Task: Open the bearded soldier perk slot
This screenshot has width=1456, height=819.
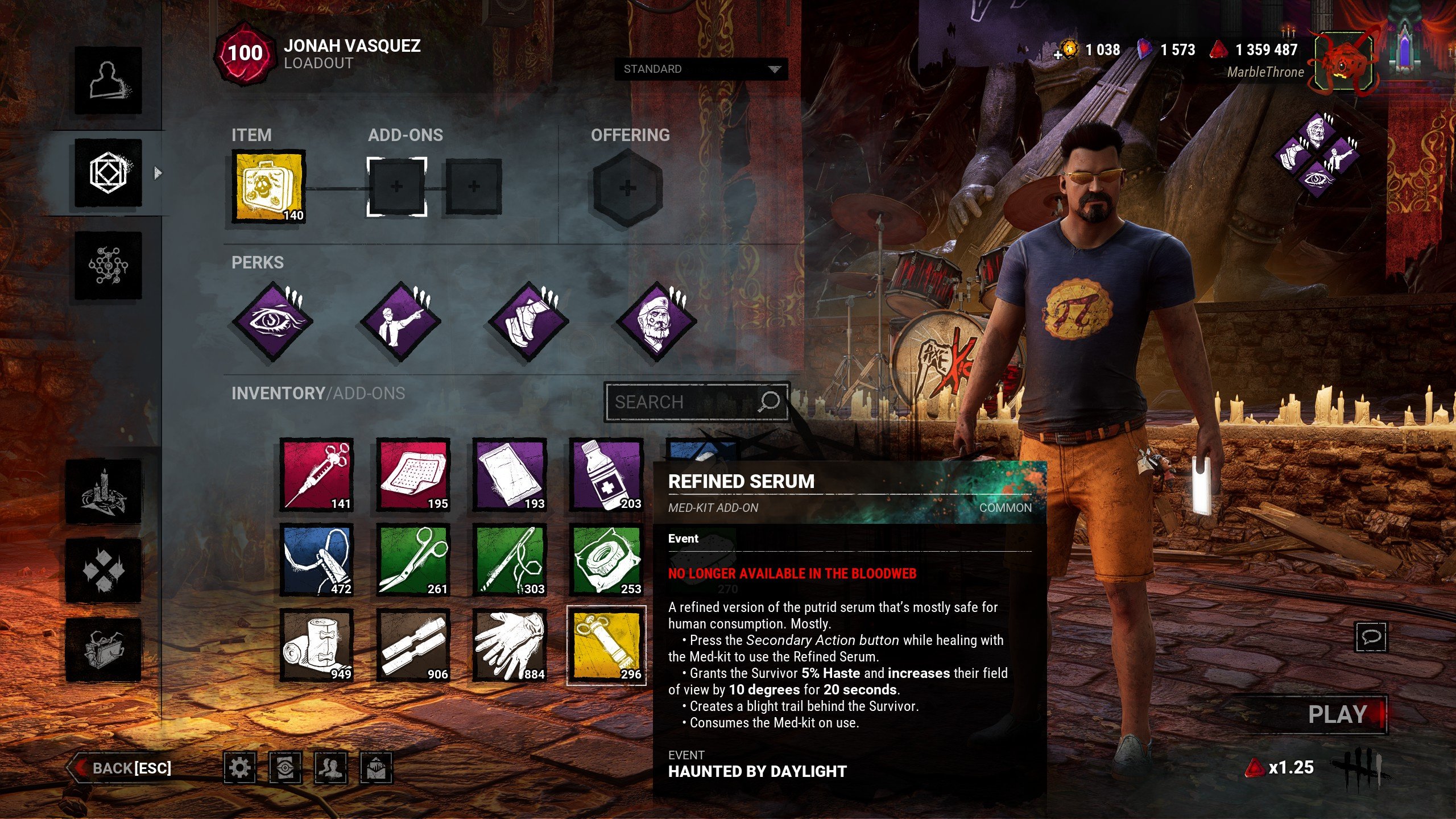Action: (x=657, y=321)
